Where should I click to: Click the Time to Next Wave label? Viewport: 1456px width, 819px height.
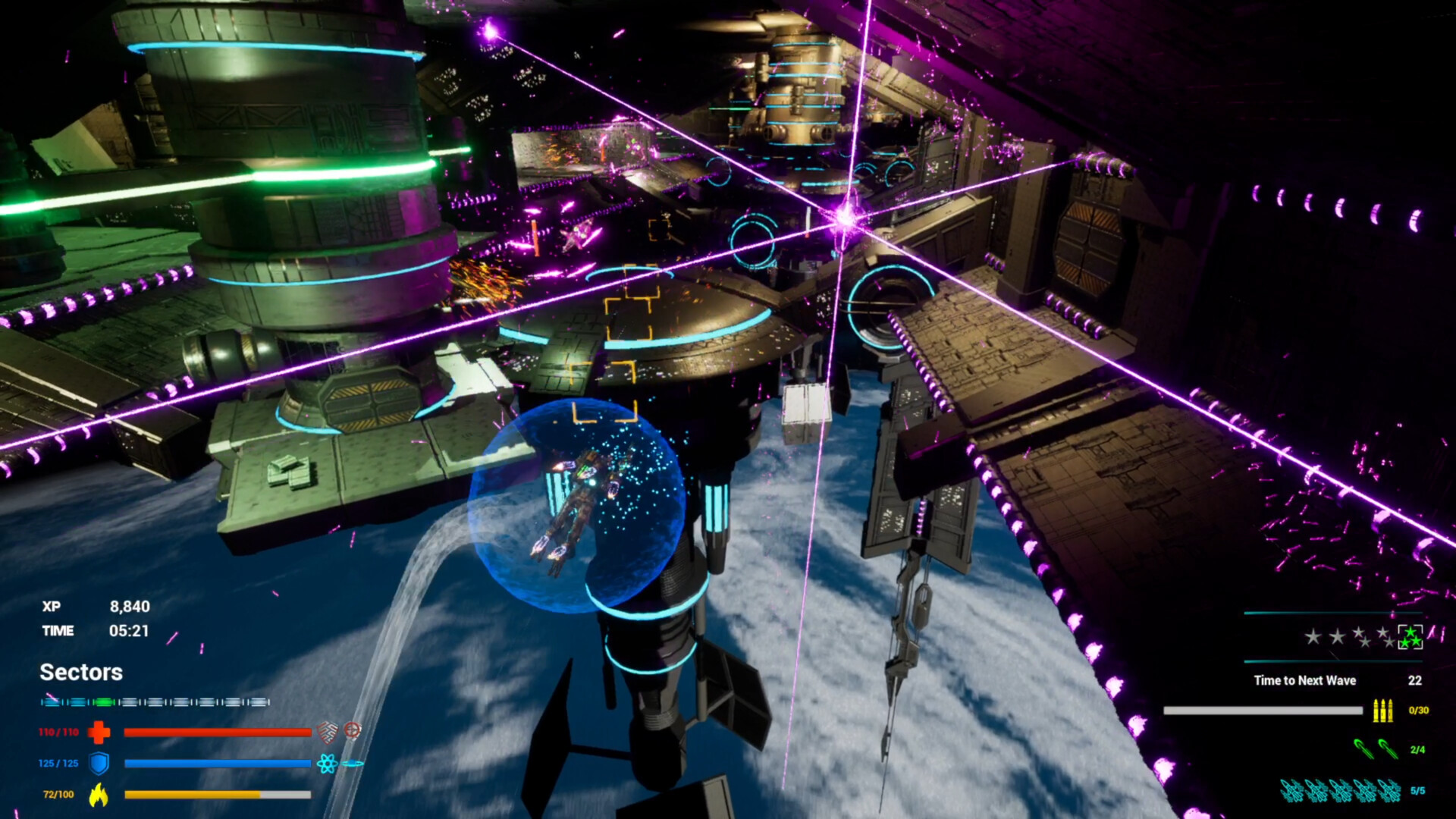click(1305, 680)
